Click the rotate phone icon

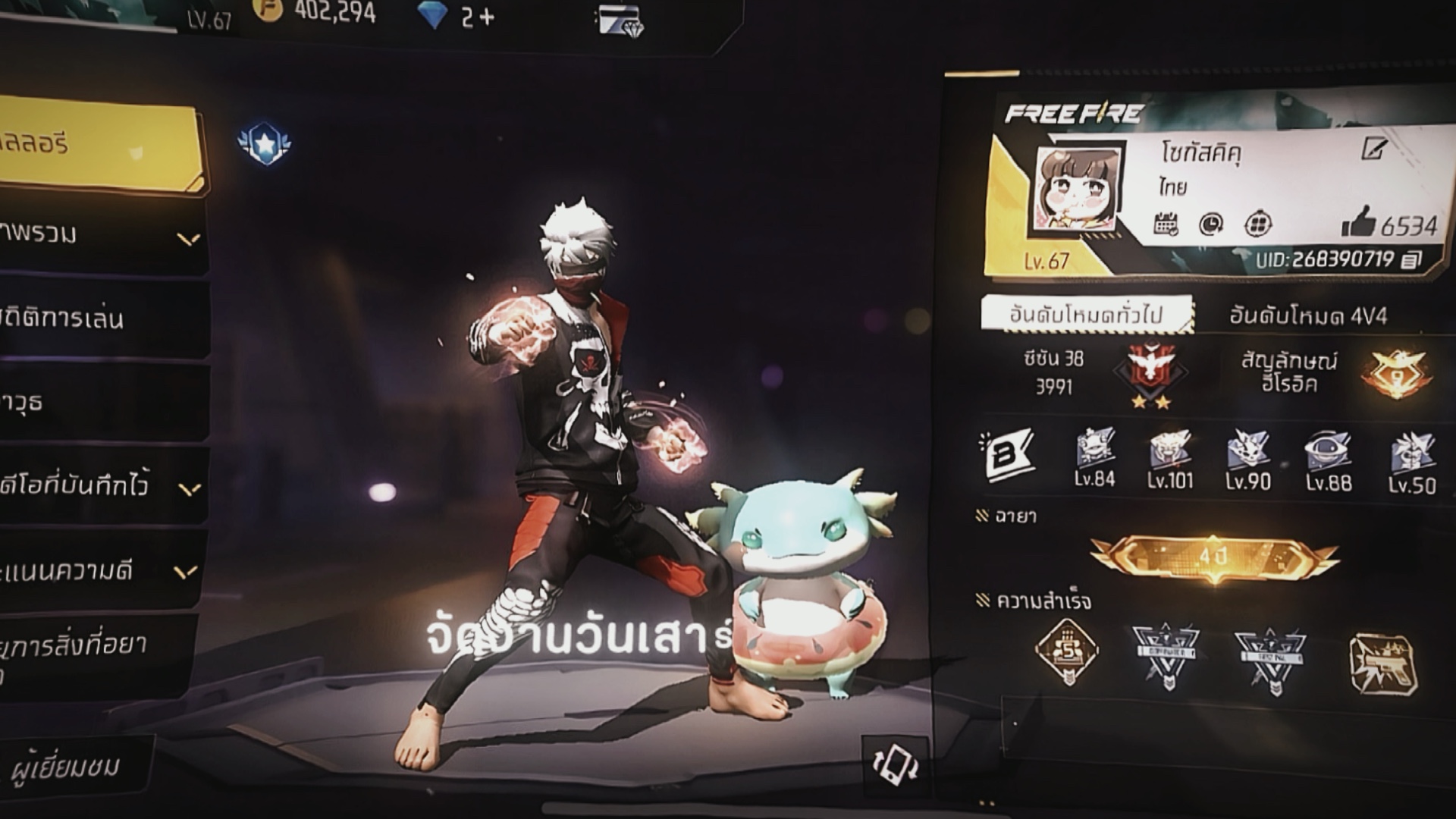click(896, 764)
